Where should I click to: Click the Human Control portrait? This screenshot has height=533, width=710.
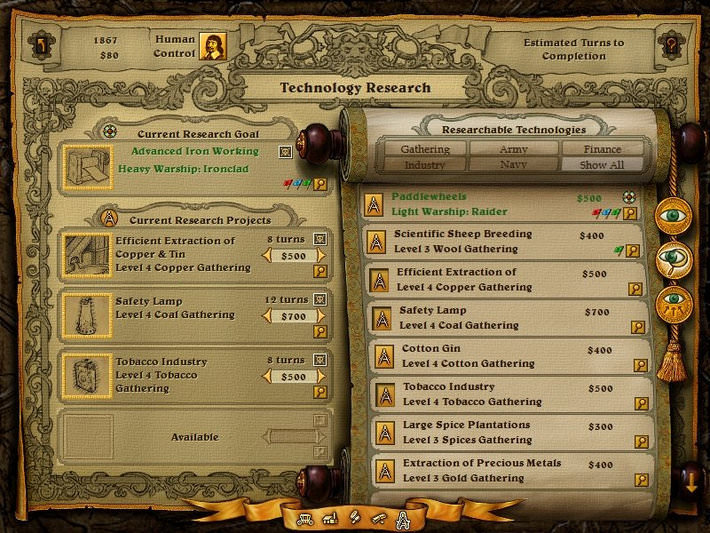(x=212, y=46)
